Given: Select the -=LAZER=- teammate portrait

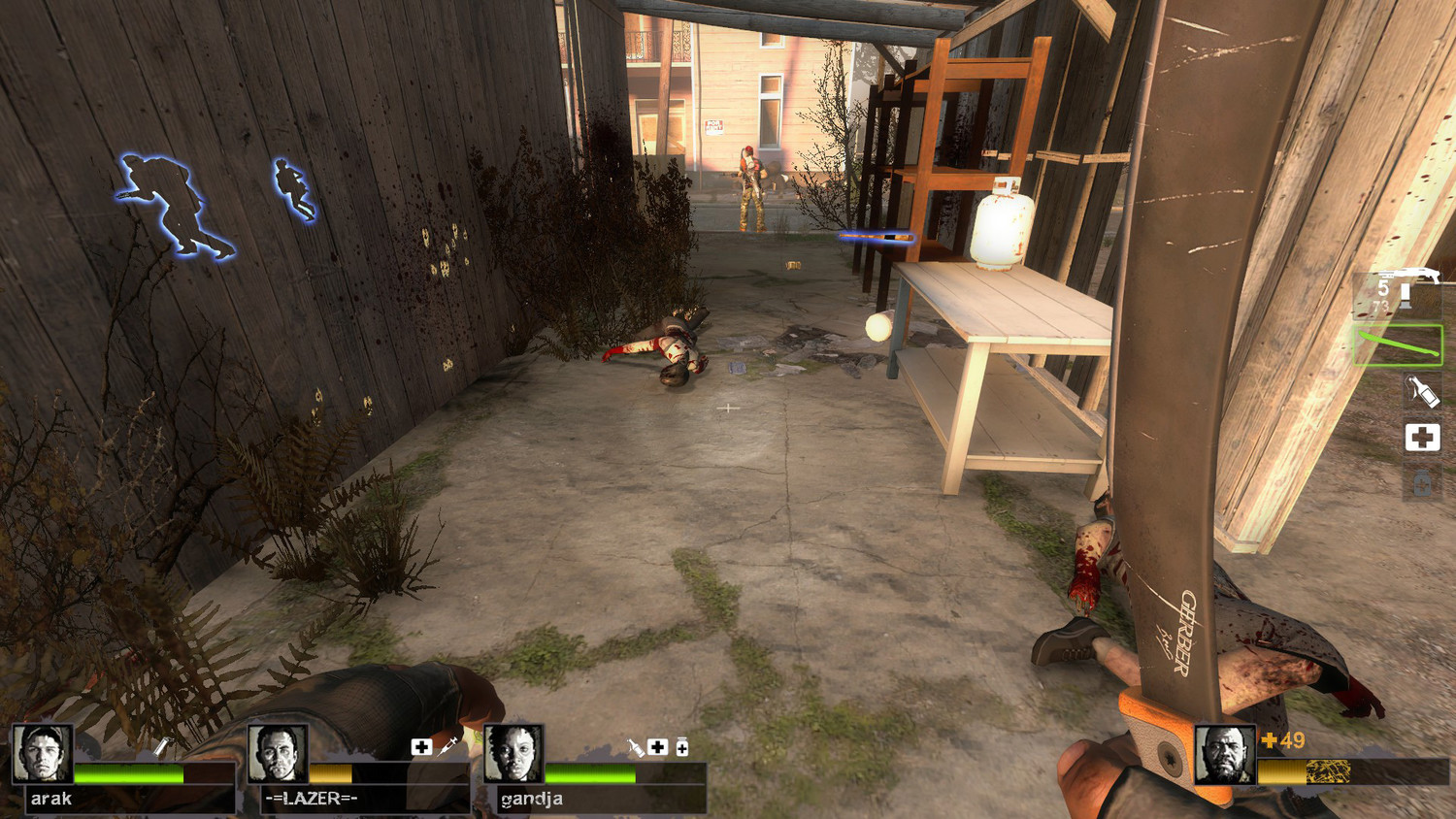Looking at the screenshot, I should click(x=277, y=753).
